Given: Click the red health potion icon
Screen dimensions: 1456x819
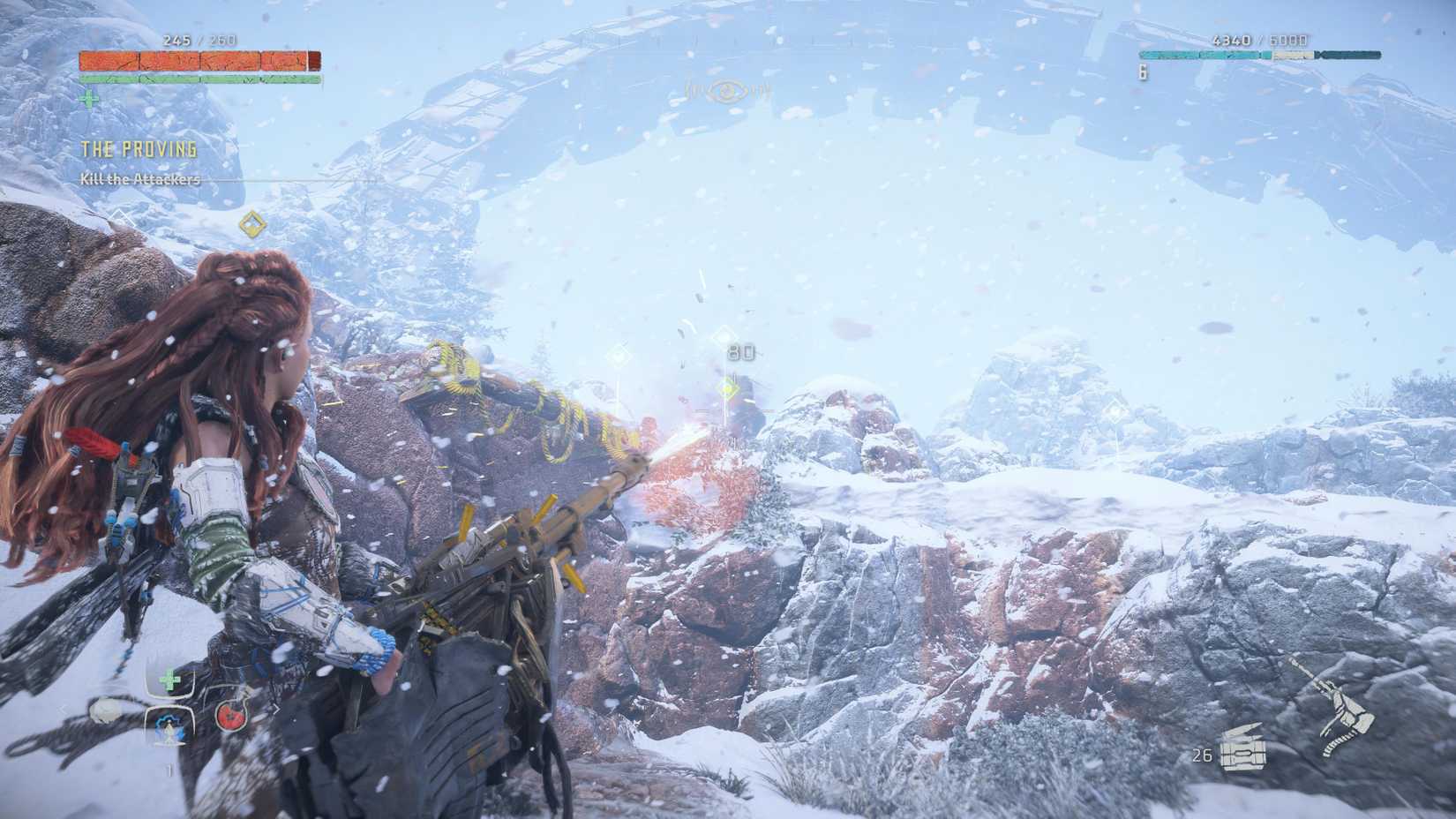Looking at the screenshot, I should [x=230, y=713].
